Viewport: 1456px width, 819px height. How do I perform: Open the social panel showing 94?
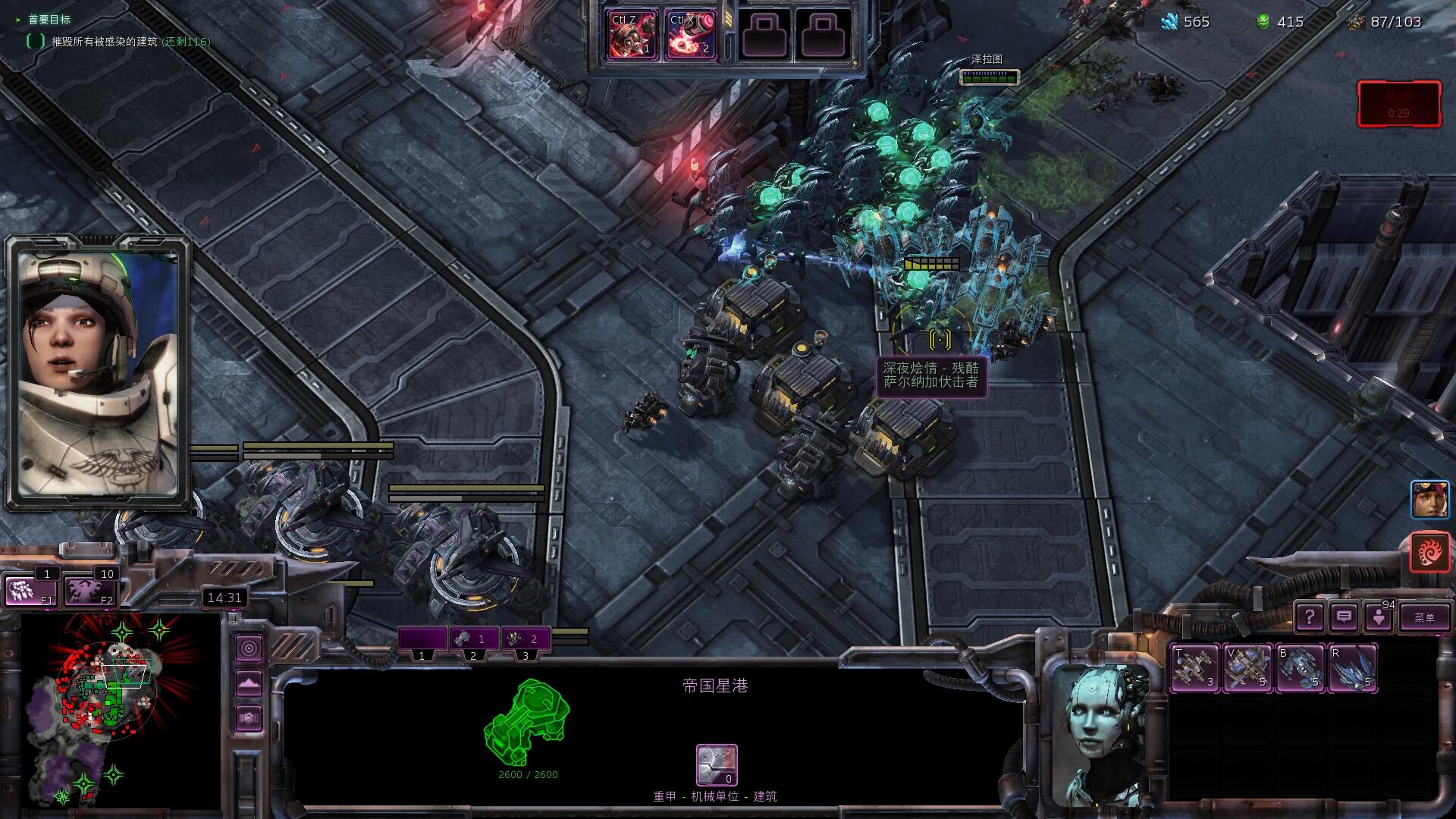click(x=1379, y=617)
